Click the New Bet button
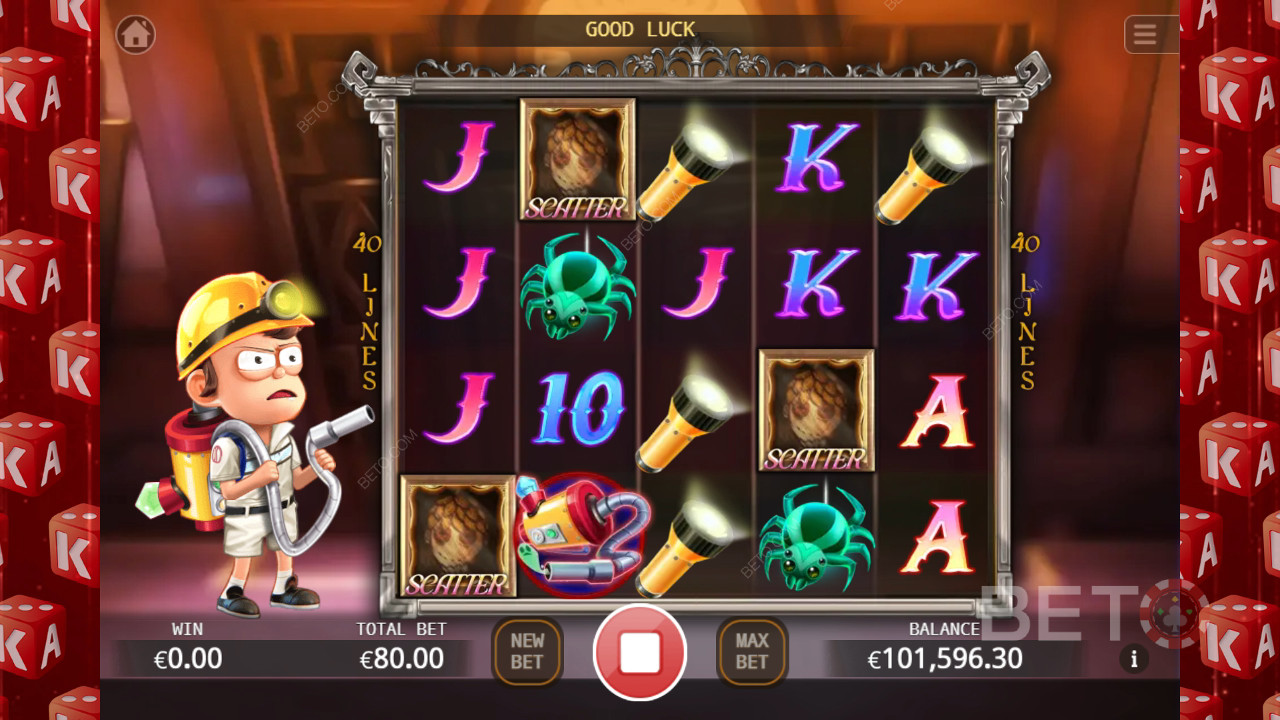 527,652
